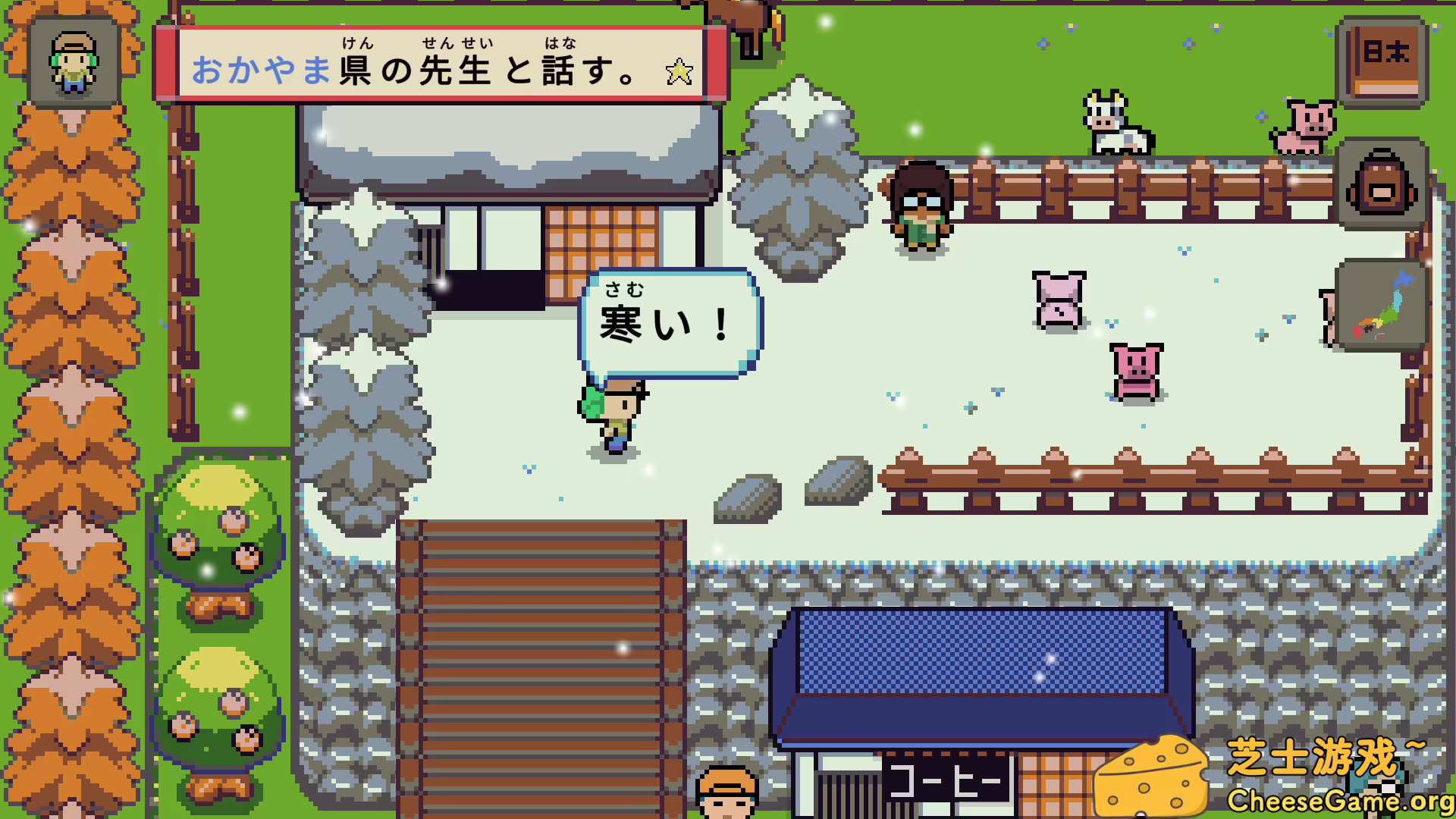Open the 日本 dictionary book icon
Screen dimensions: 1456x819
[1385, 62]
